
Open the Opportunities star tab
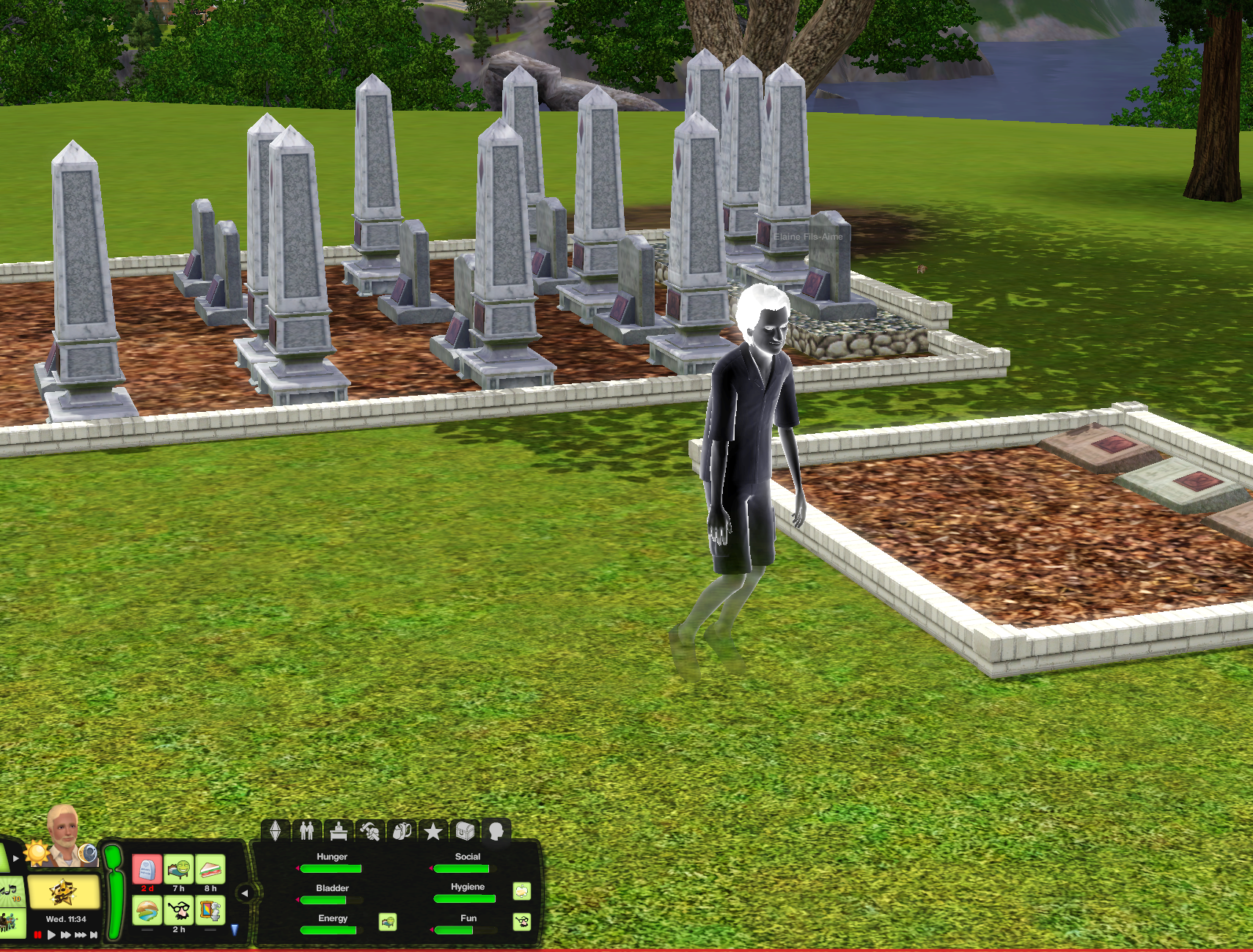point(433,831)
